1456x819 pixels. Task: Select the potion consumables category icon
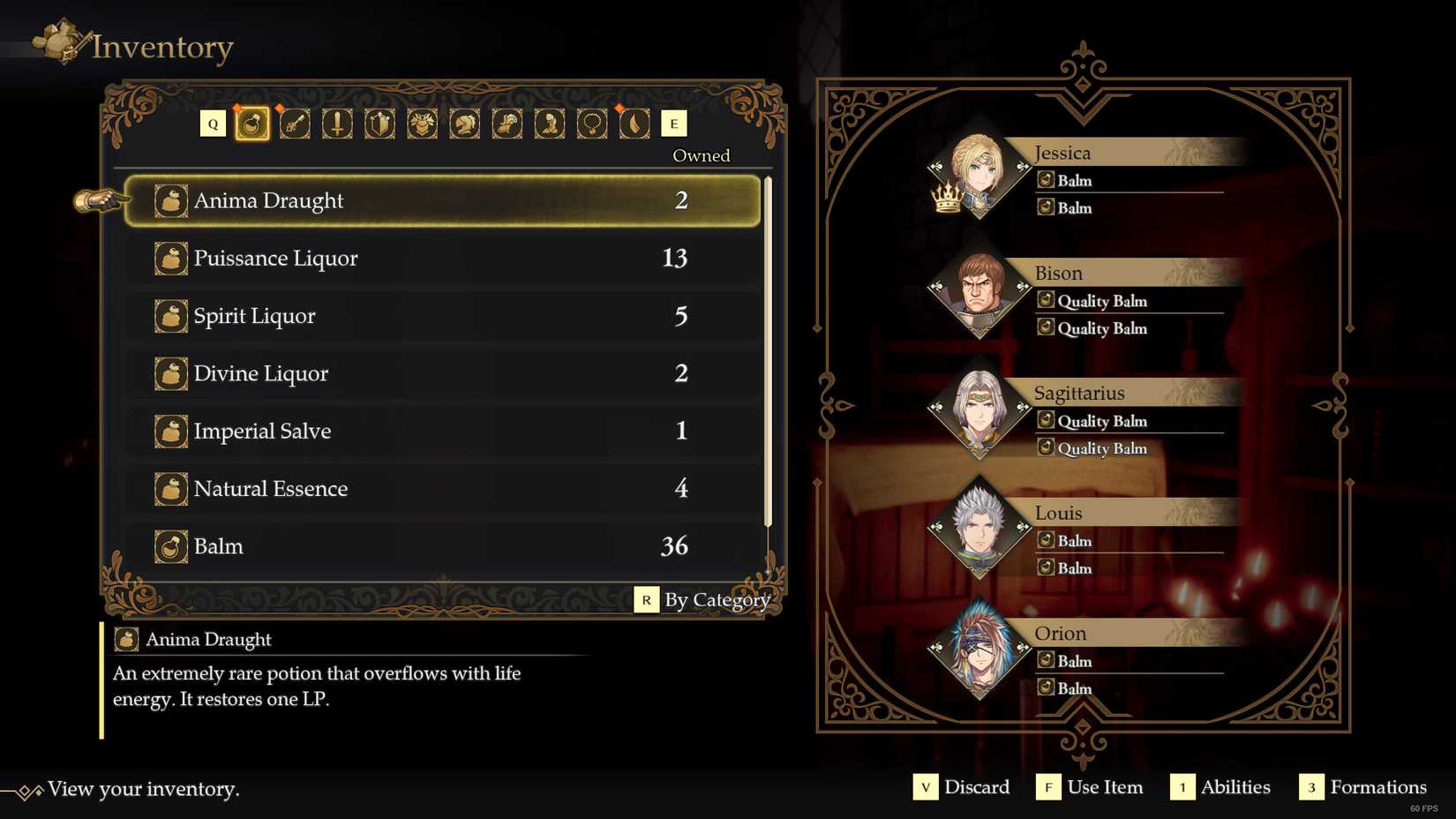pyautogui.click(x=251, y=124)
